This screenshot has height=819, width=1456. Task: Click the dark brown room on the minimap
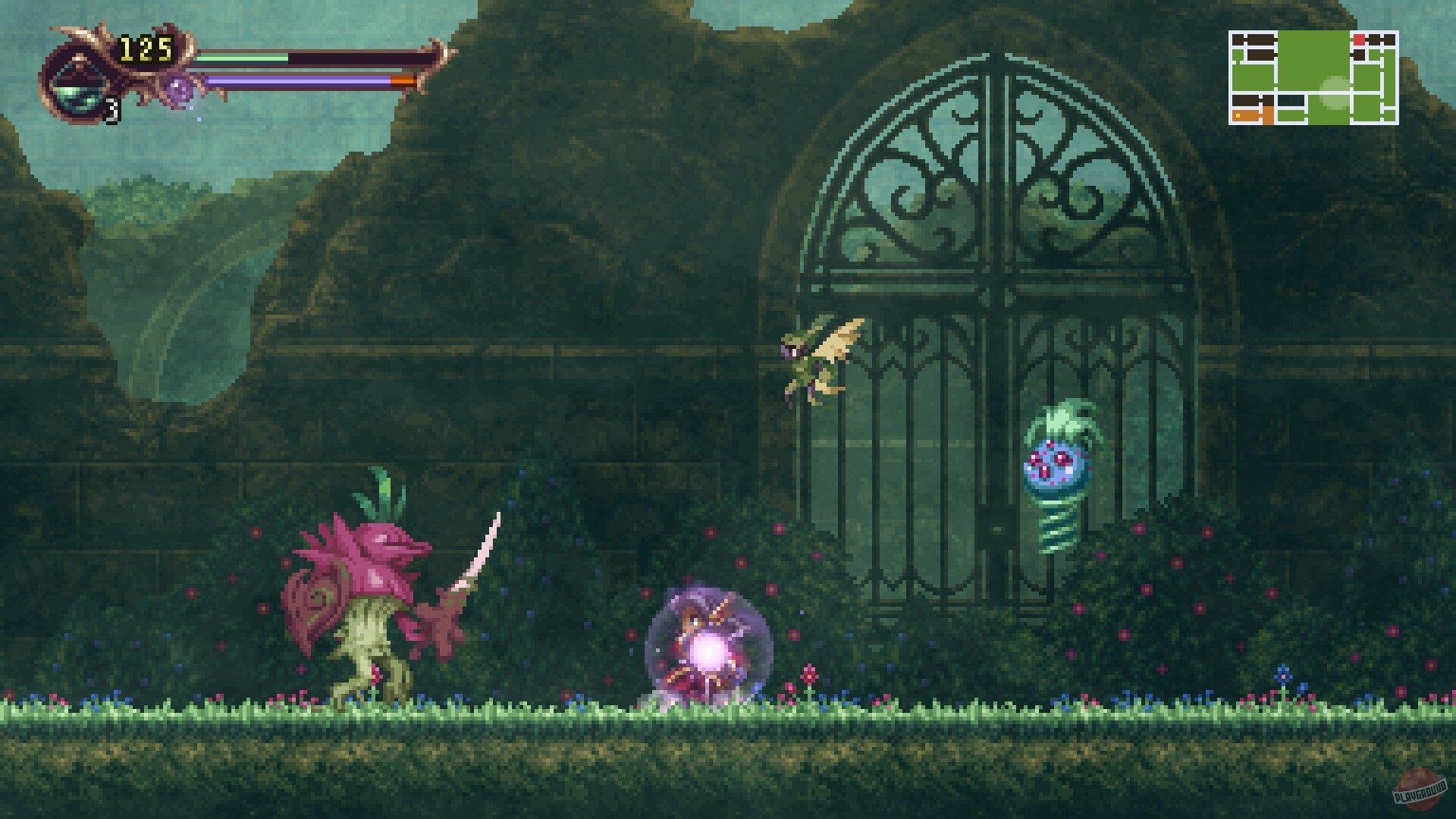click(x=1260, y=38)
